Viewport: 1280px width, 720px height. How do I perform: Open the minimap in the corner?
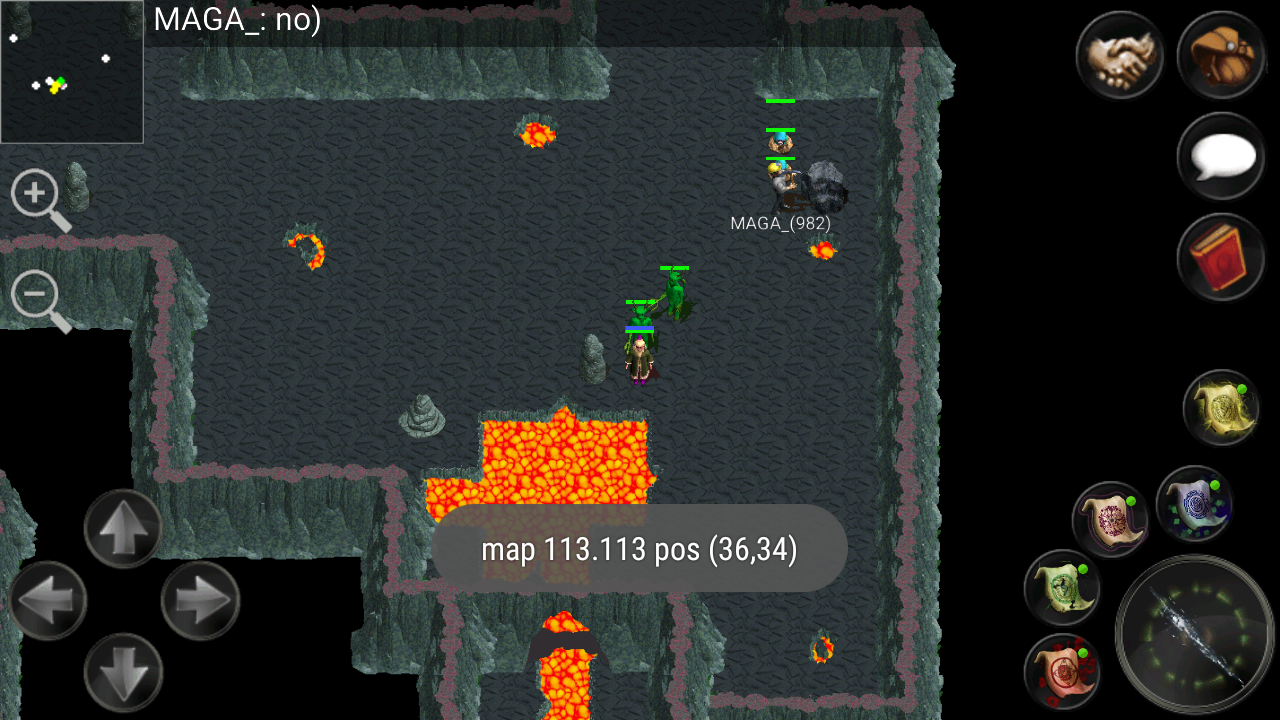click(x=71, y=70)
